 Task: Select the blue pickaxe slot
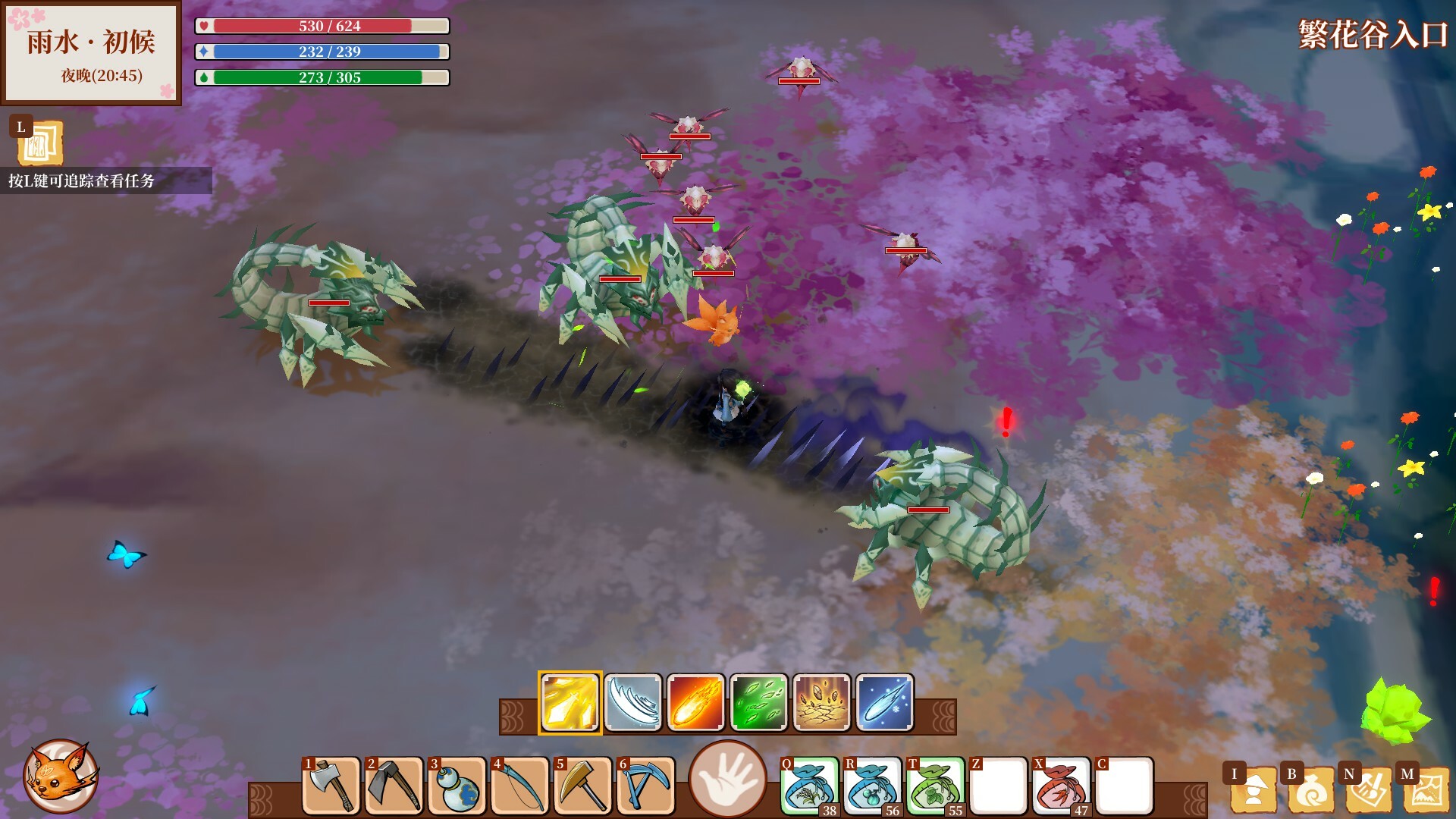point(646,786)
